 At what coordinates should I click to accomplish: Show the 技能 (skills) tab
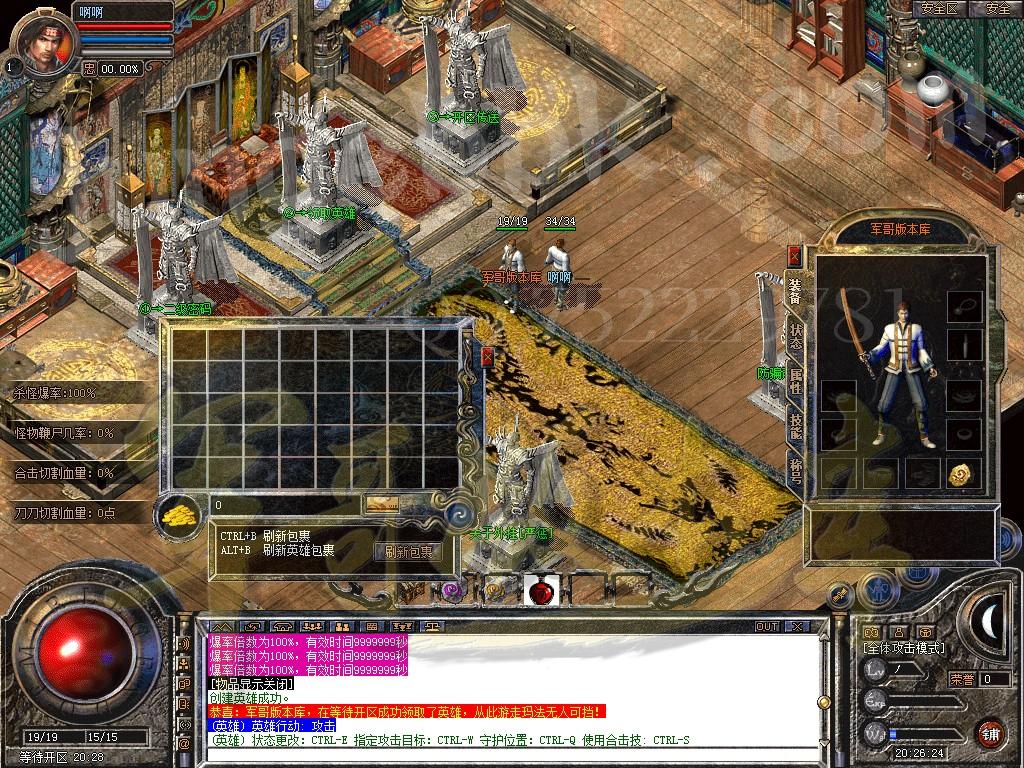795,426
